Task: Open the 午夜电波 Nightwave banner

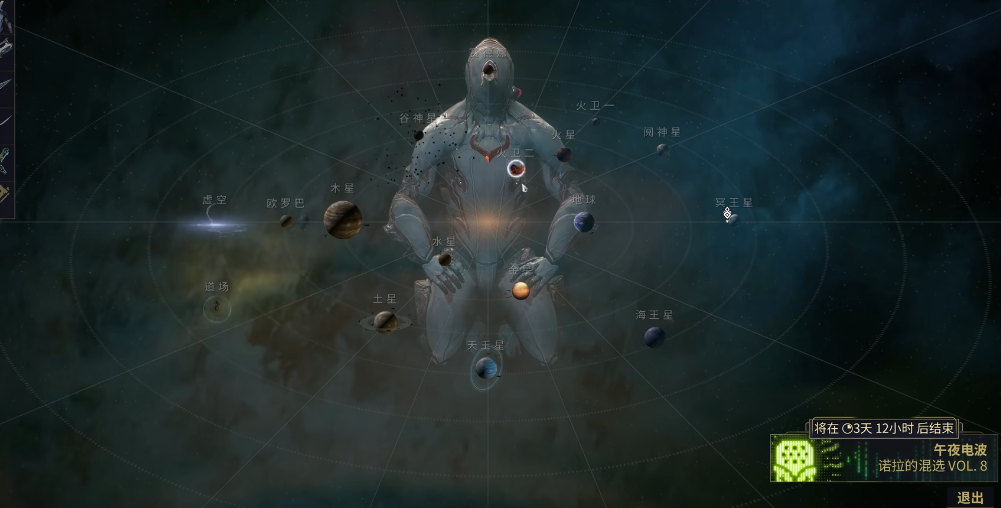Action: 883,457
